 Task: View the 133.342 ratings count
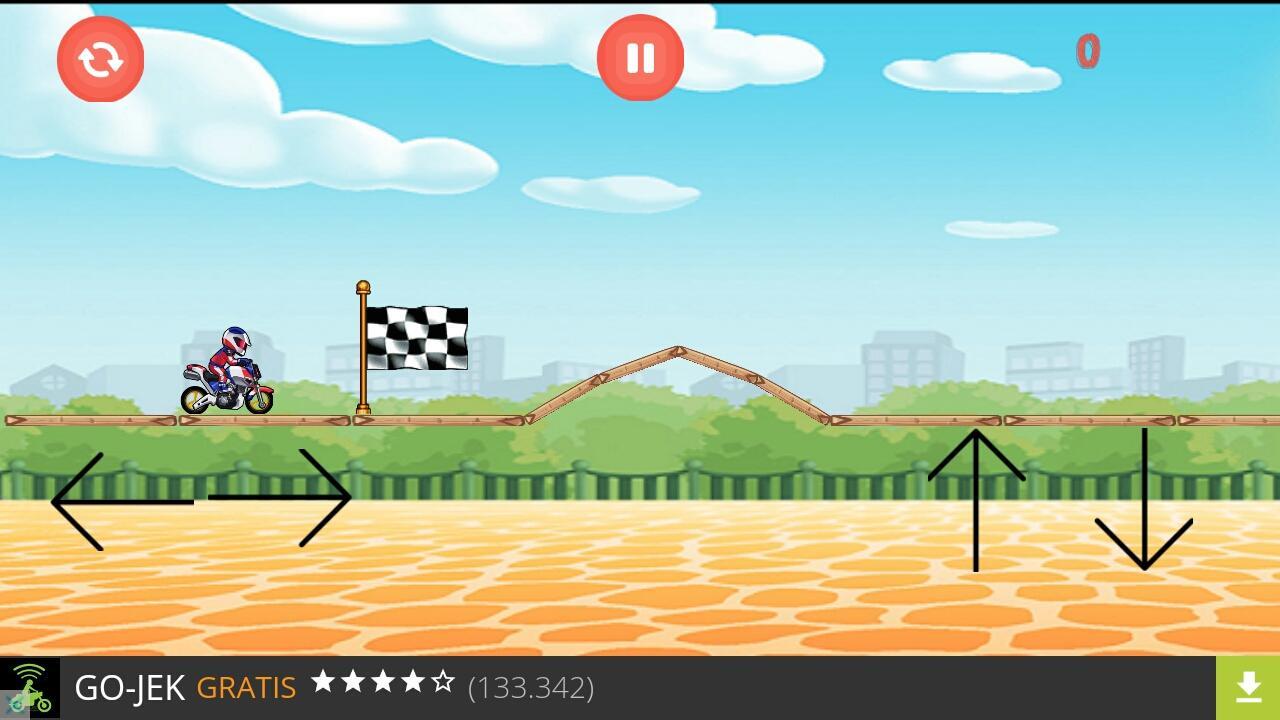(x=532, y=687)
